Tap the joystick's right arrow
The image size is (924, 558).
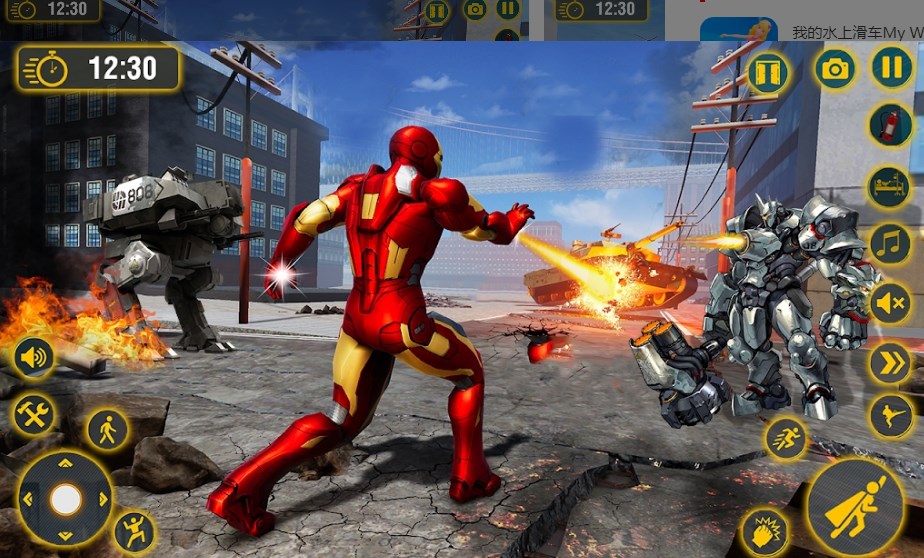[101, 499]
